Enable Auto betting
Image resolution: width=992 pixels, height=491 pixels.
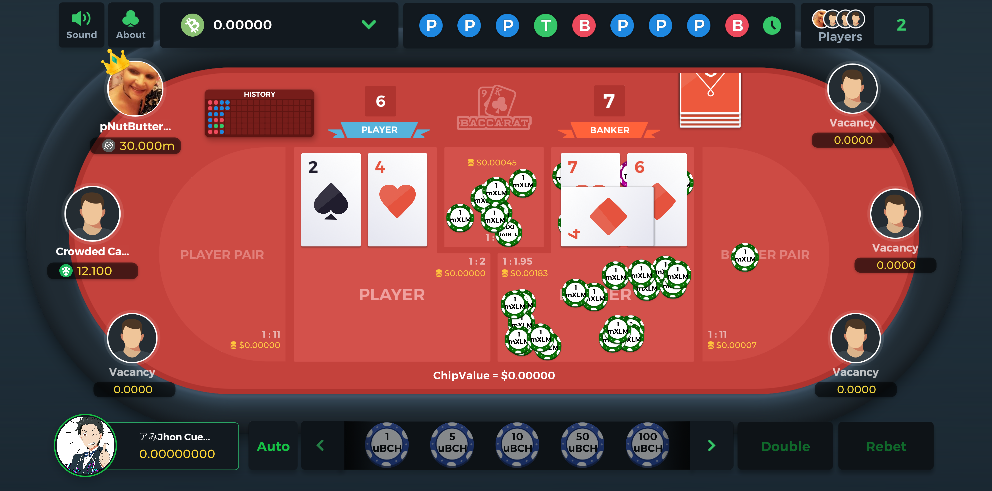tap(273, 446)
